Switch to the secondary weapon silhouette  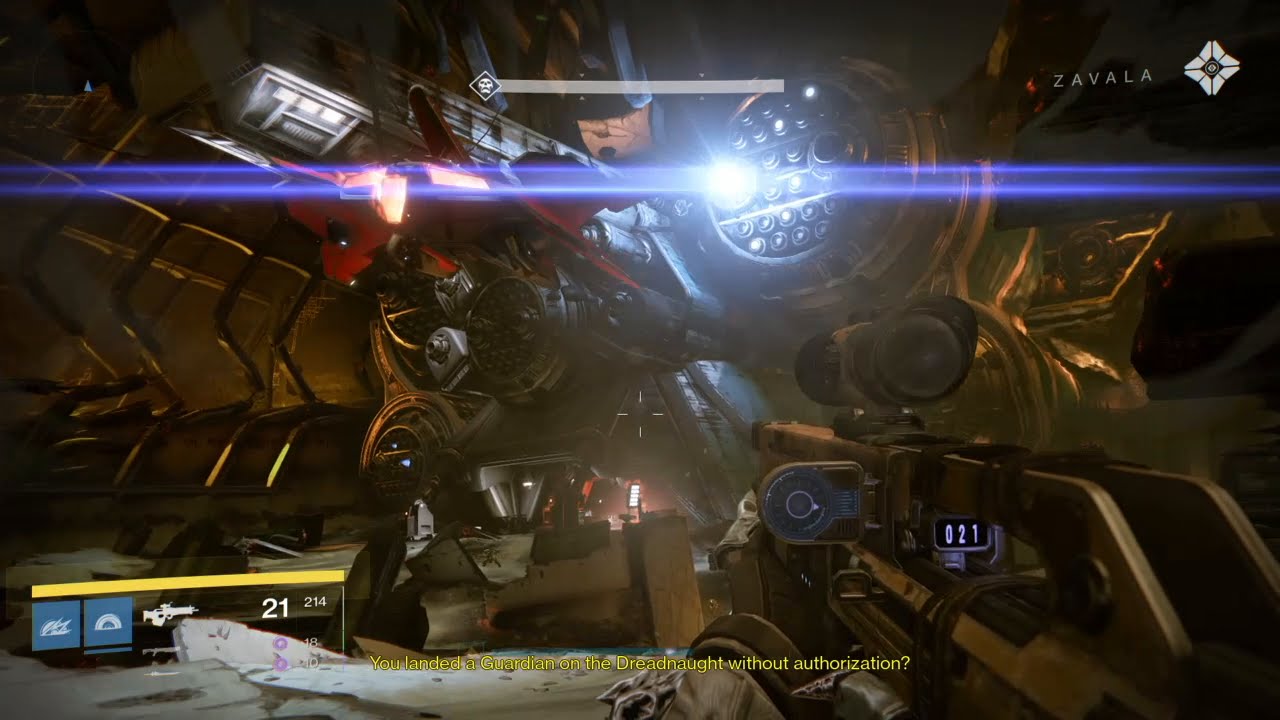pyautogui.click(x=161, y=651)
